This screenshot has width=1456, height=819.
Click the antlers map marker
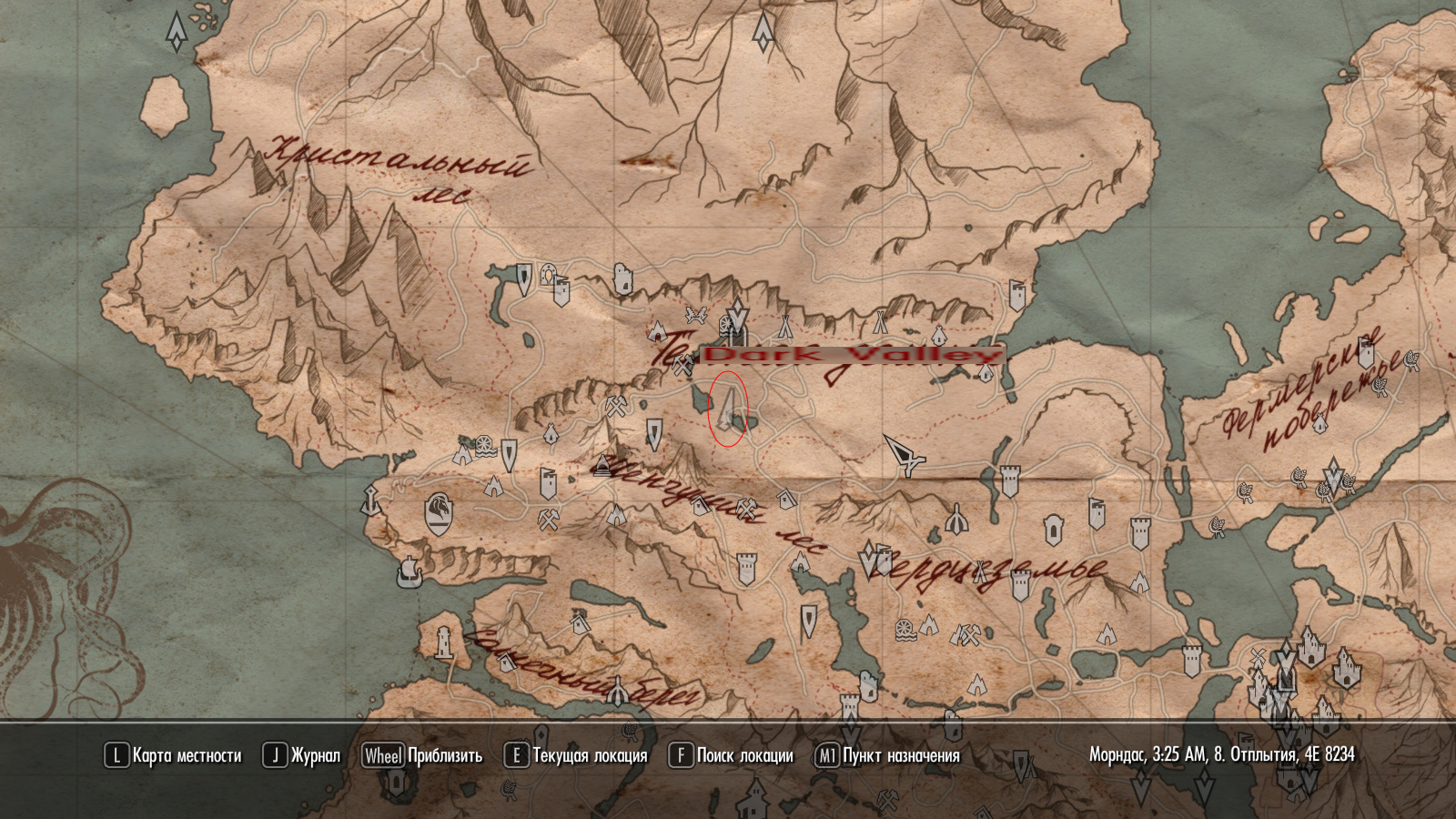pos(696,316)
